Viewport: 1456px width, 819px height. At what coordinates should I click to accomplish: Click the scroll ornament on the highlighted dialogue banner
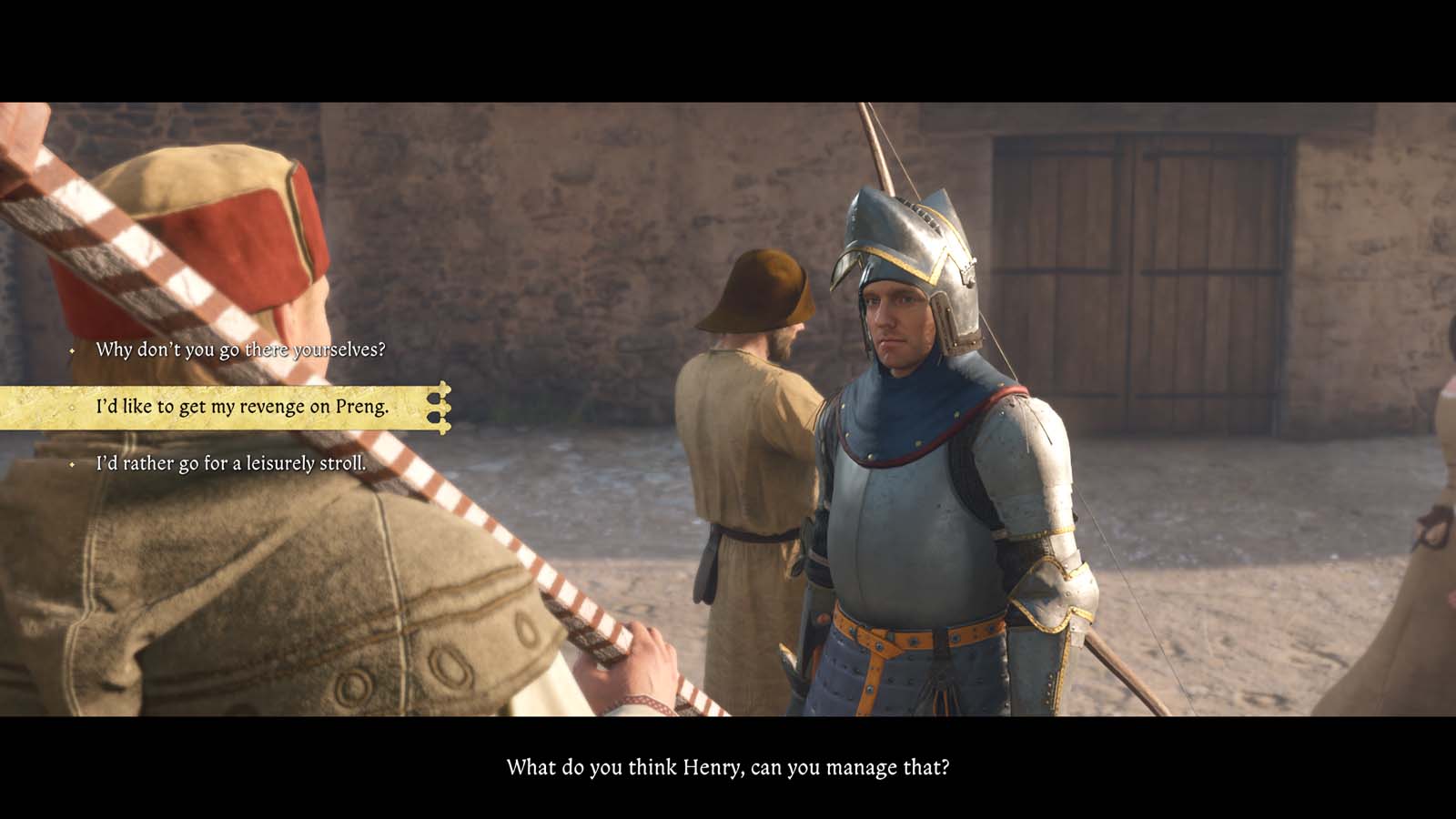(x=443, y=408)
